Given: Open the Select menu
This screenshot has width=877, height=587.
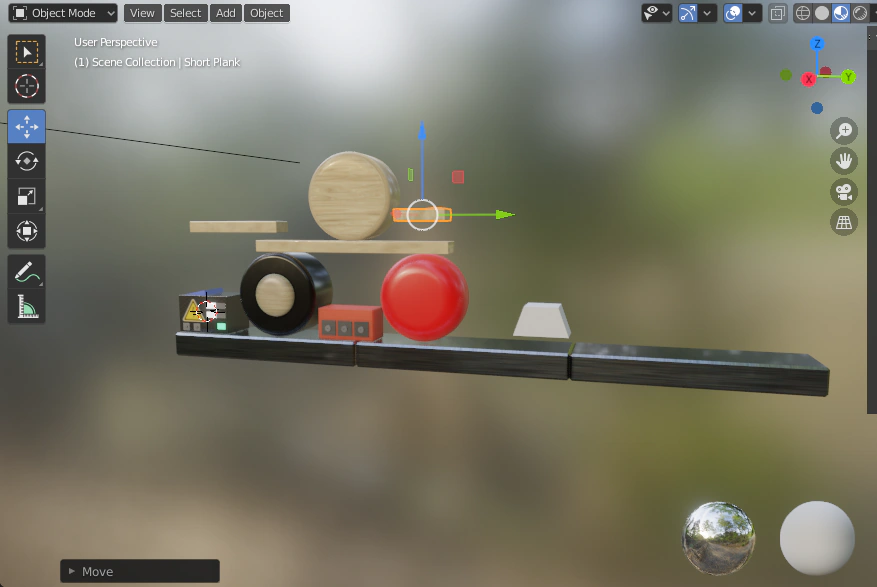Looking at the screenshot, I should click(185, 13).
